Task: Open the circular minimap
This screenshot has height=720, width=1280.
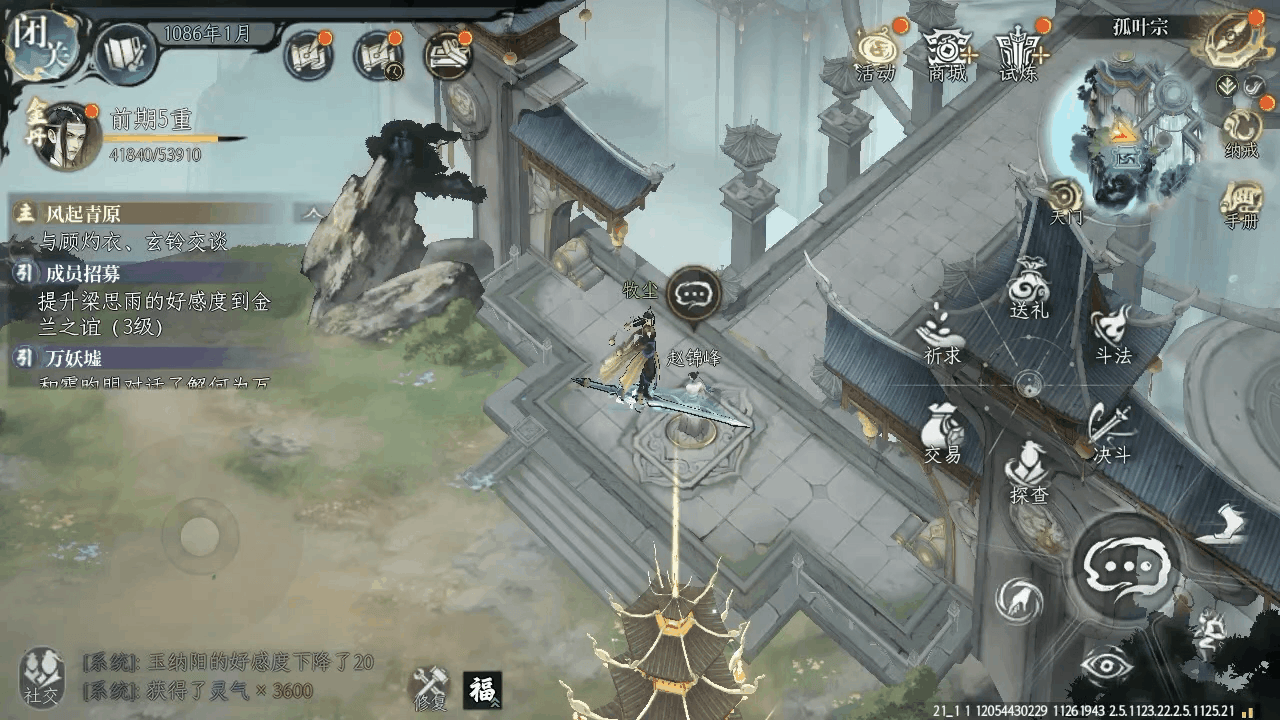Action: click(x=1125, y=130)
